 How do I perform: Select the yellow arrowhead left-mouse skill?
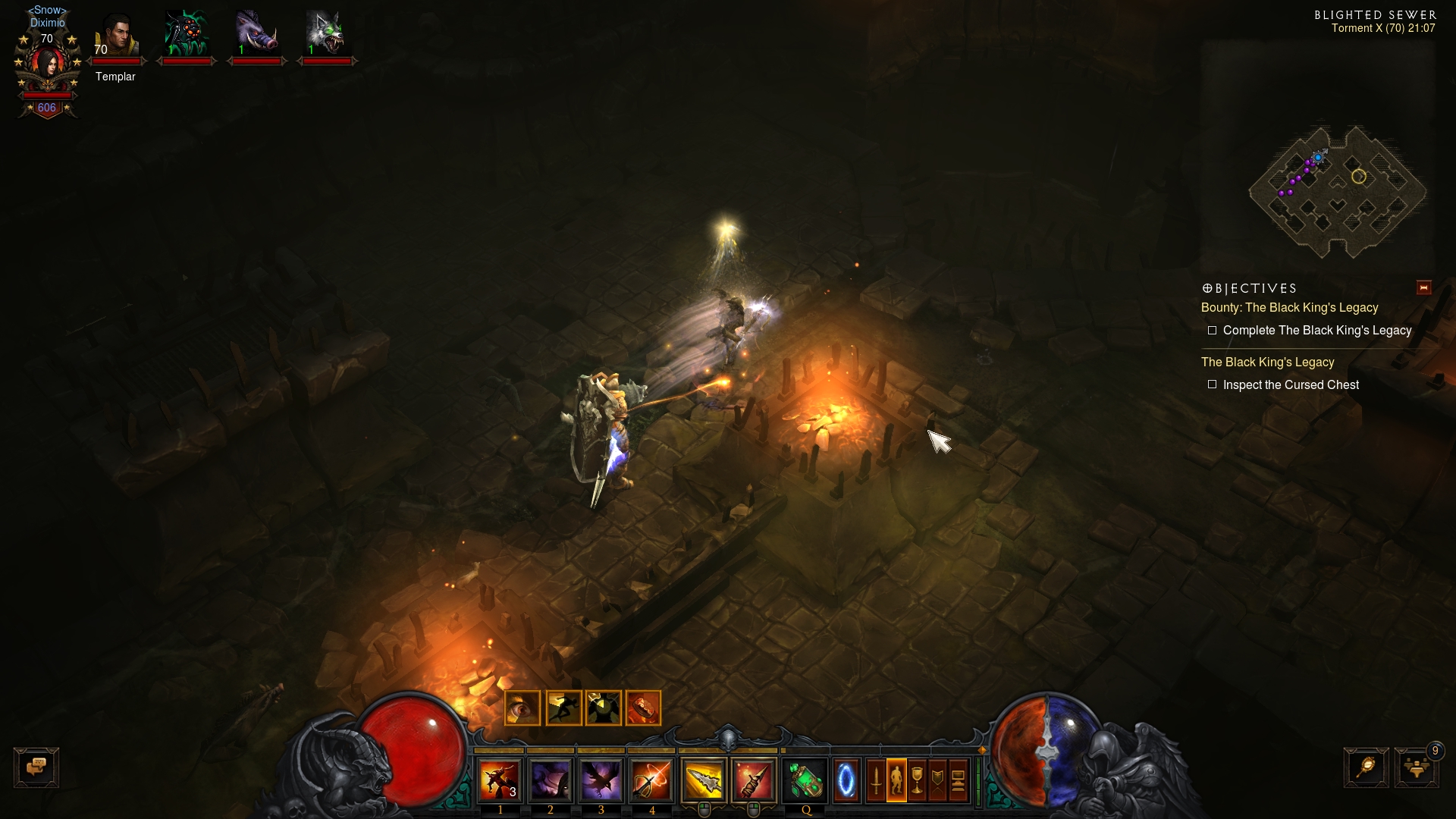pyautogui.click(x=704, y=780)
